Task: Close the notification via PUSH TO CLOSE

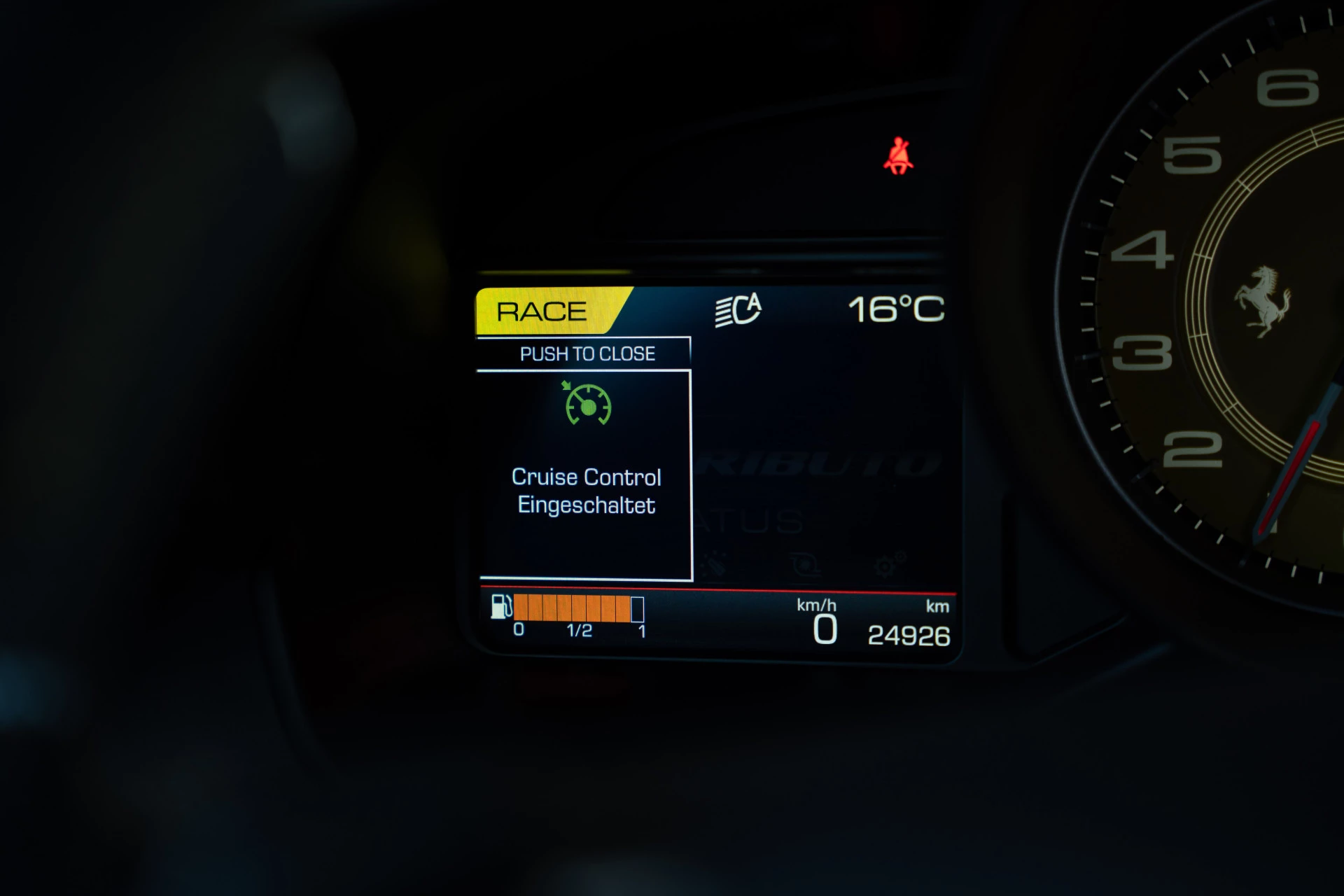Action: [587, 353]
